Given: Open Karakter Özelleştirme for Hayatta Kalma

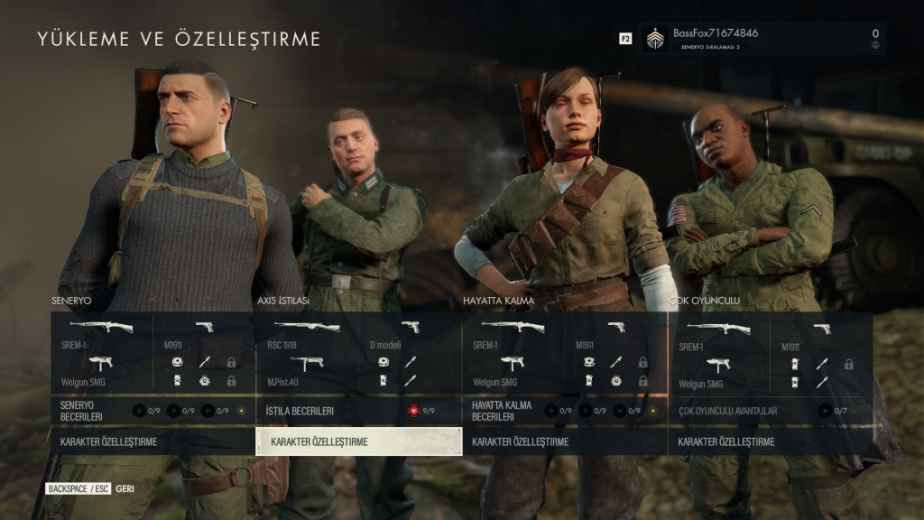Looking at the screenshot, I should 565,441.
